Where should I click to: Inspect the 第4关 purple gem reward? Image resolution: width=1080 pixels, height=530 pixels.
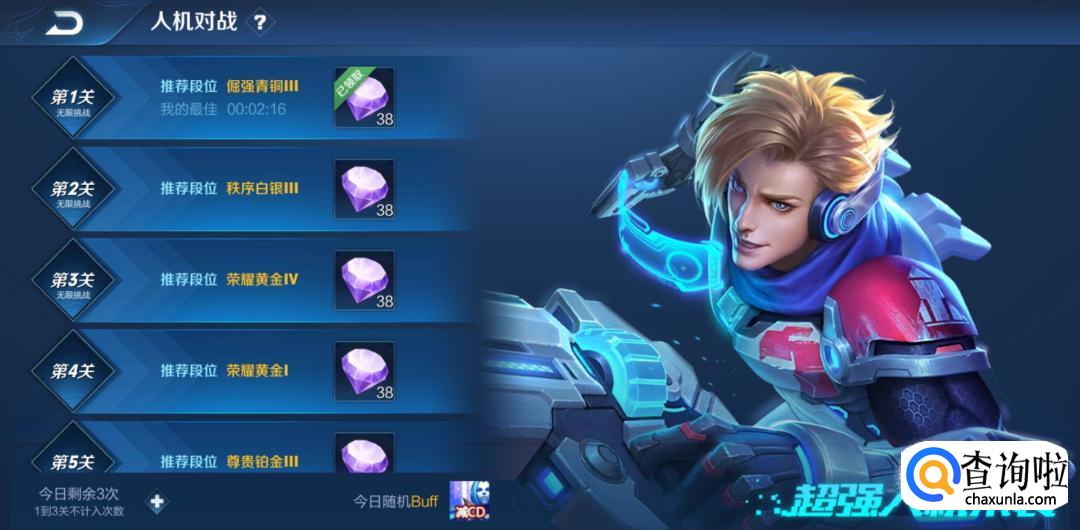tap(364, 371)
